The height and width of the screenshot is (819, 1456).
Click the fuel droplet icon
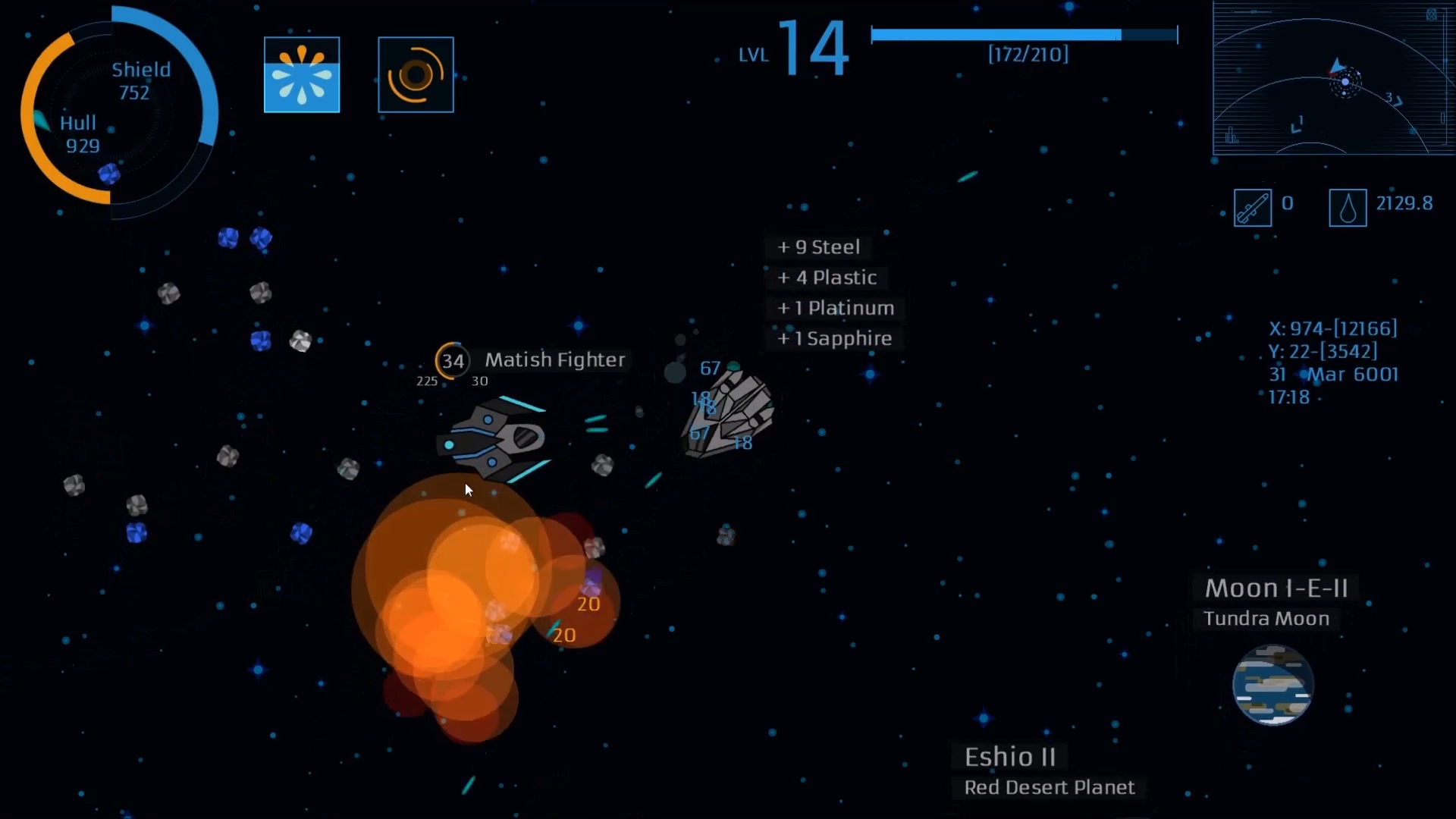[1347, 206]
